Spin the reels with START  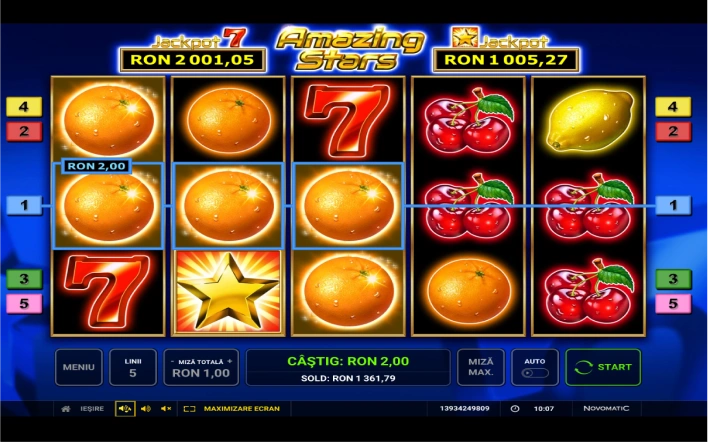[x=603, y=367]
